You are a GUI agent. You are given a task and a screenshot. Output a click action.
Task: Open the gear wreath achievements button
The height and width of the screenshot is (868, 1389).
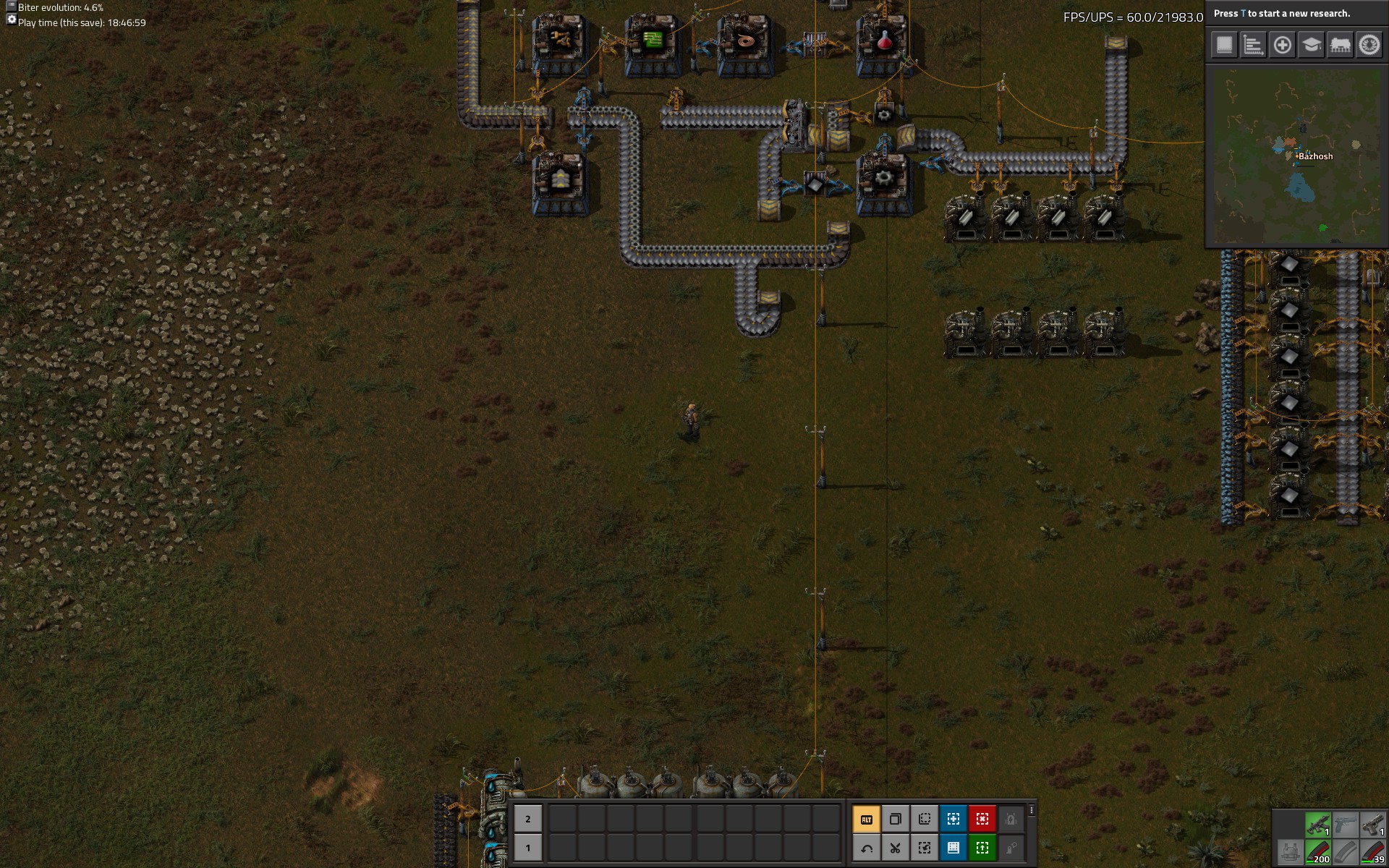[x=1369, y=45]
